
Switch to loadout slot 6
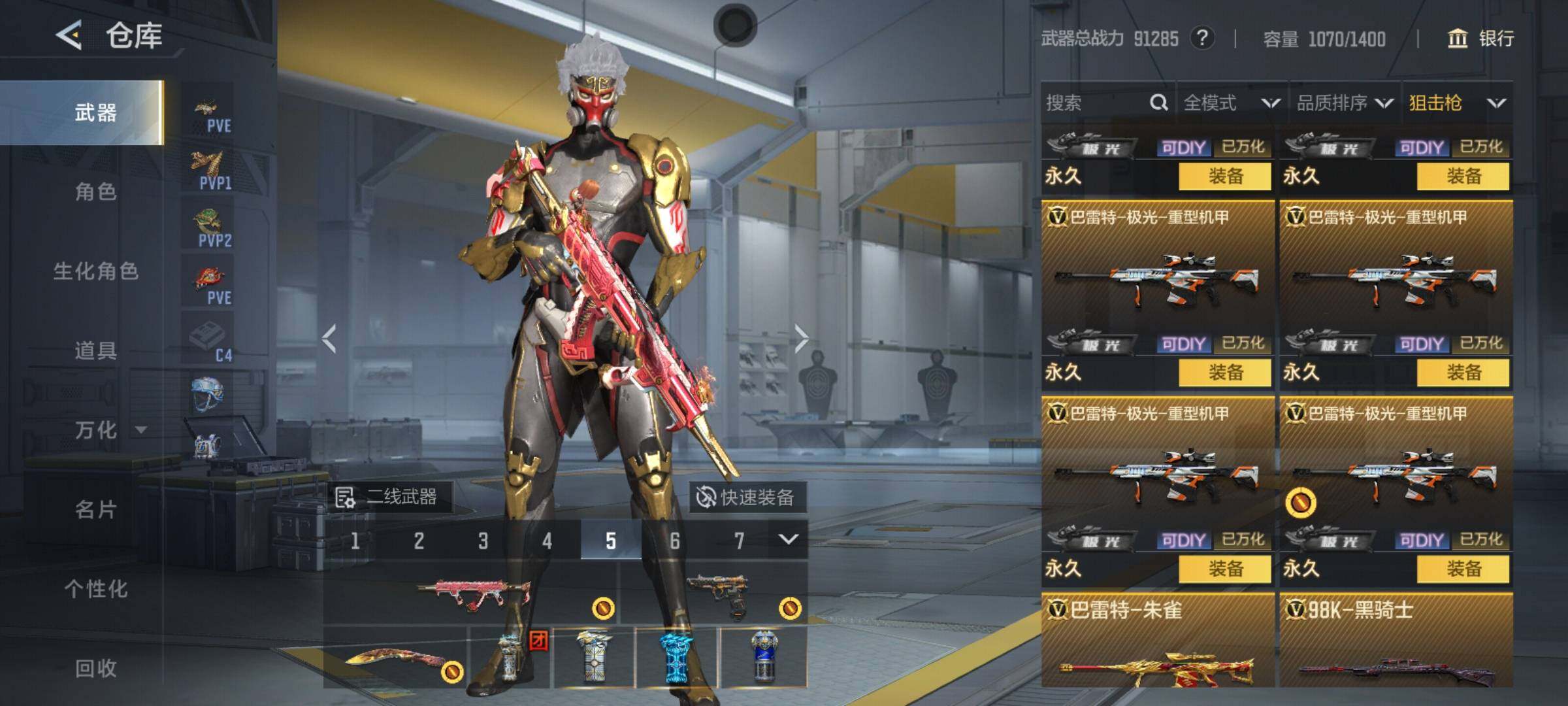coord(674,541)
